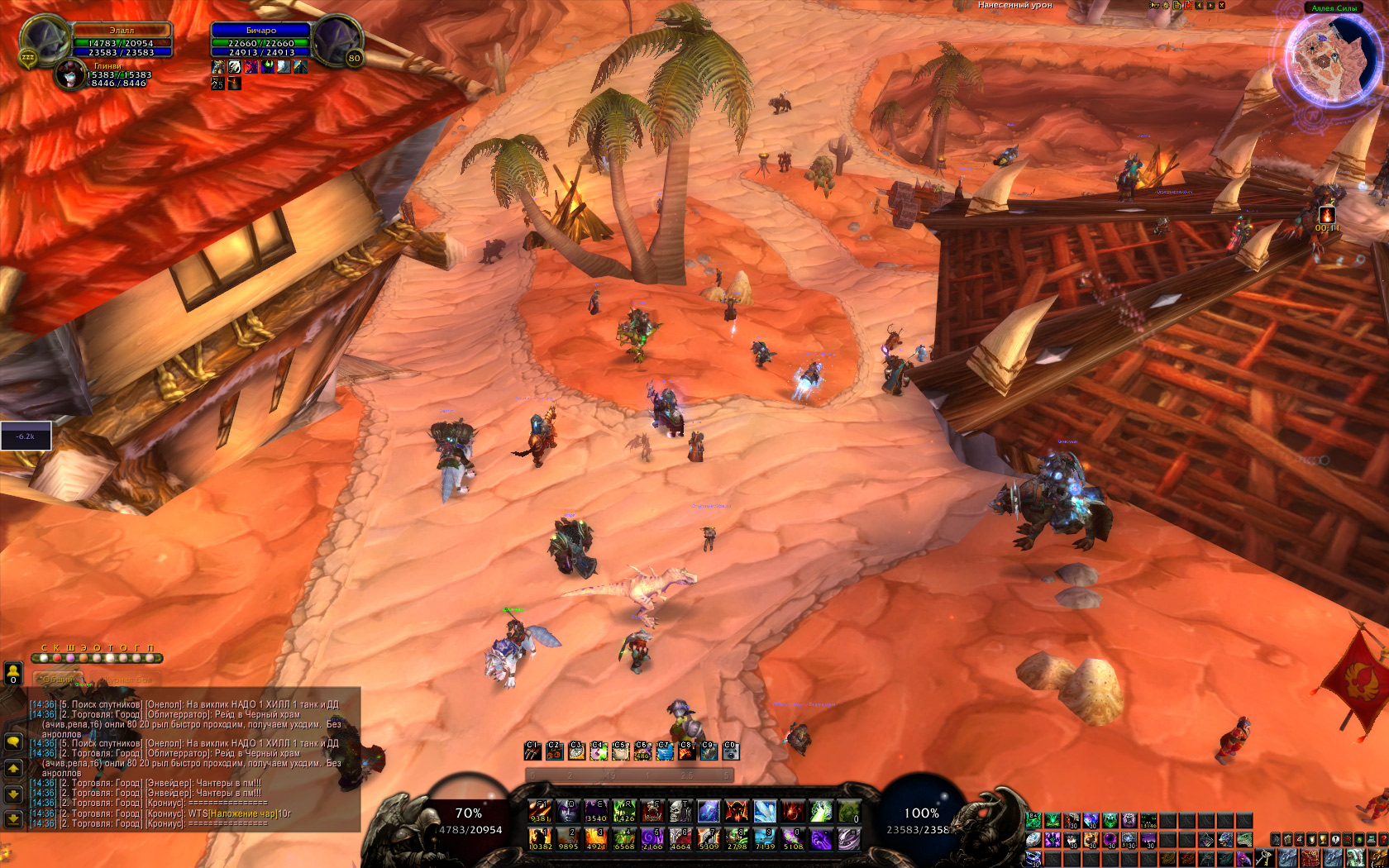Use the skull ability bound to T
The height and width of the screenshot is (868, 1389).
680,811
